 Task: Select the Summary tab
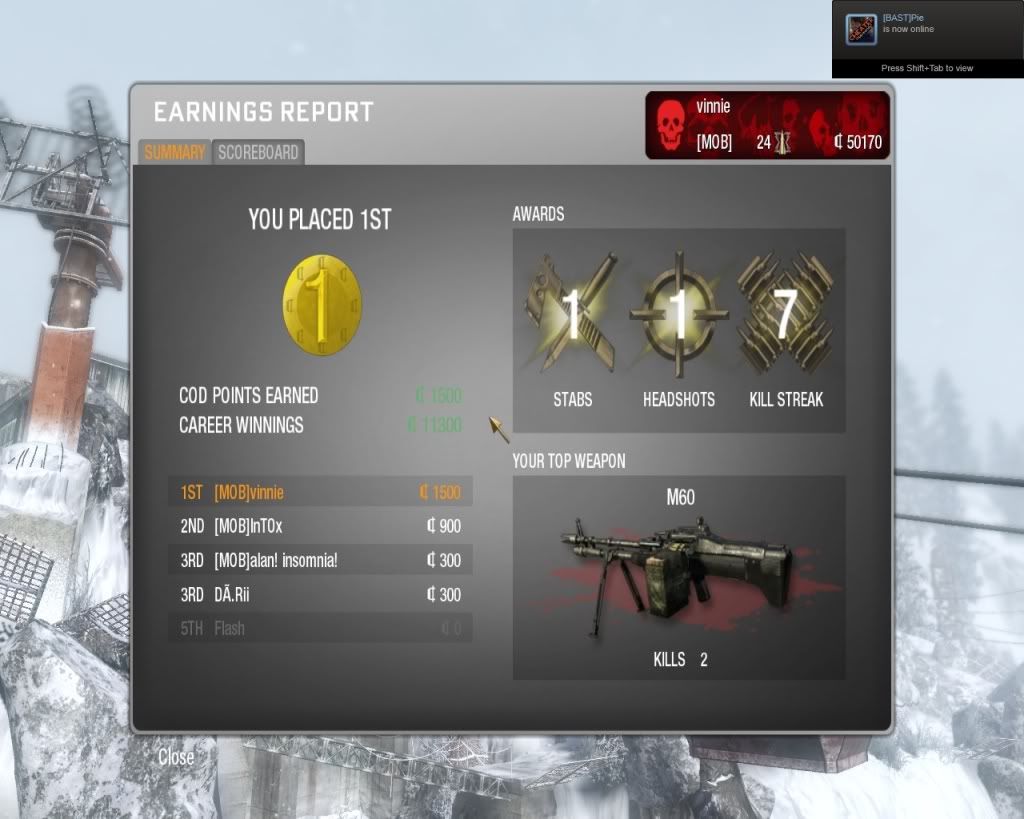coord(174,153)
